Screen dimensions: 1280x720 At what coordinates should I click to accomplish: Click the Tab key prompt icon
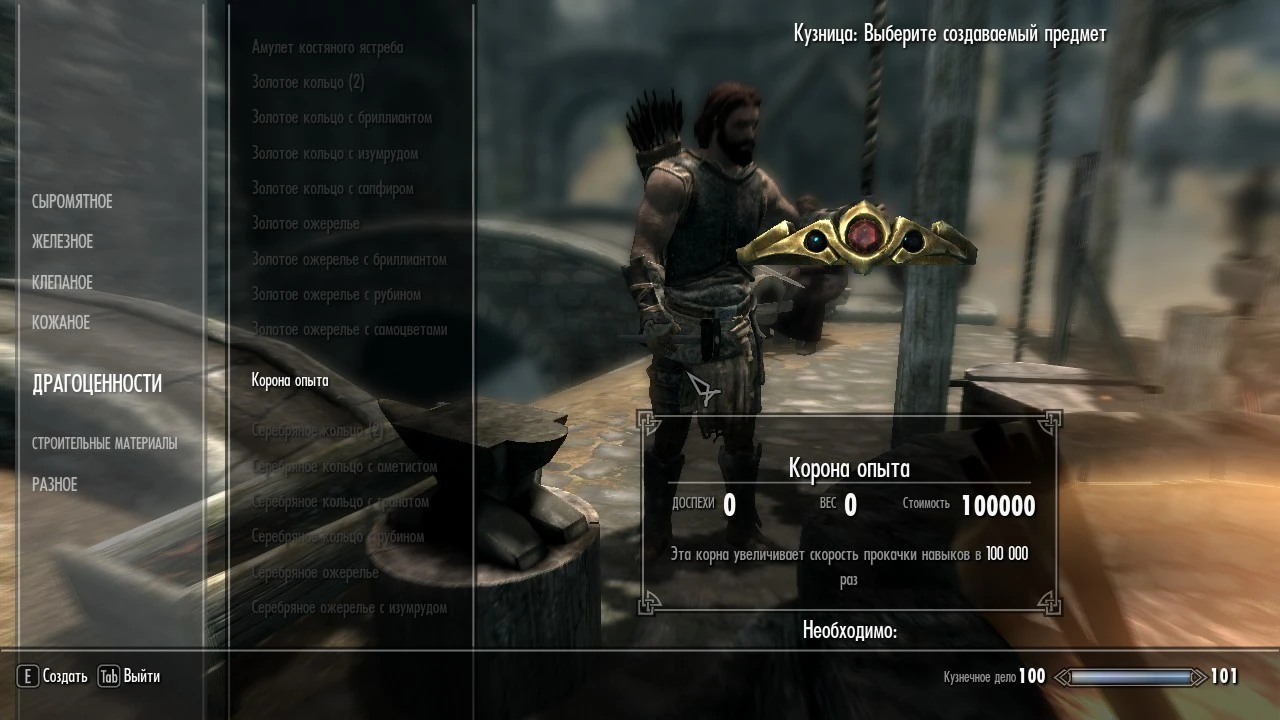pos(107,677)
